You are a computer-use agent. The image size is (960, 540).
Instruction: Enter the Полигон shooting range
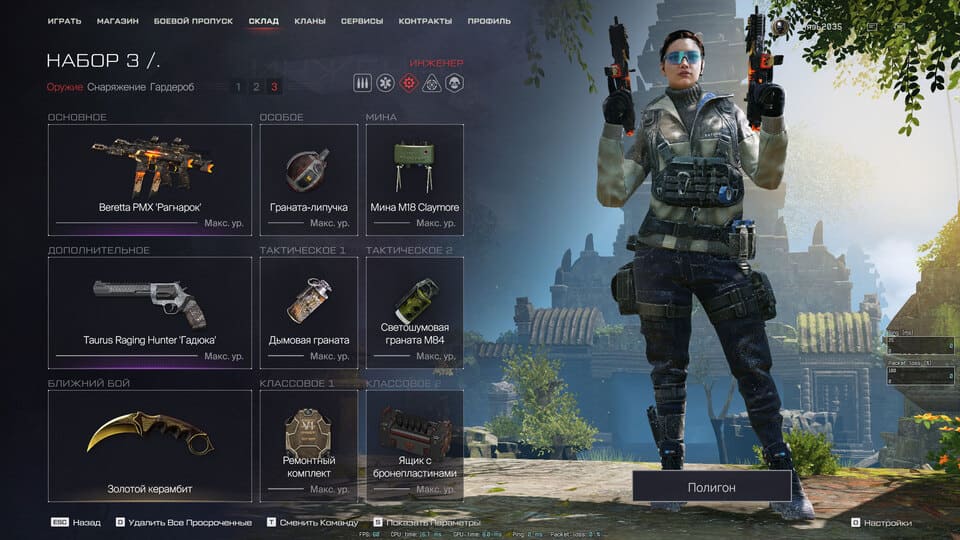(x=712, y=487)
